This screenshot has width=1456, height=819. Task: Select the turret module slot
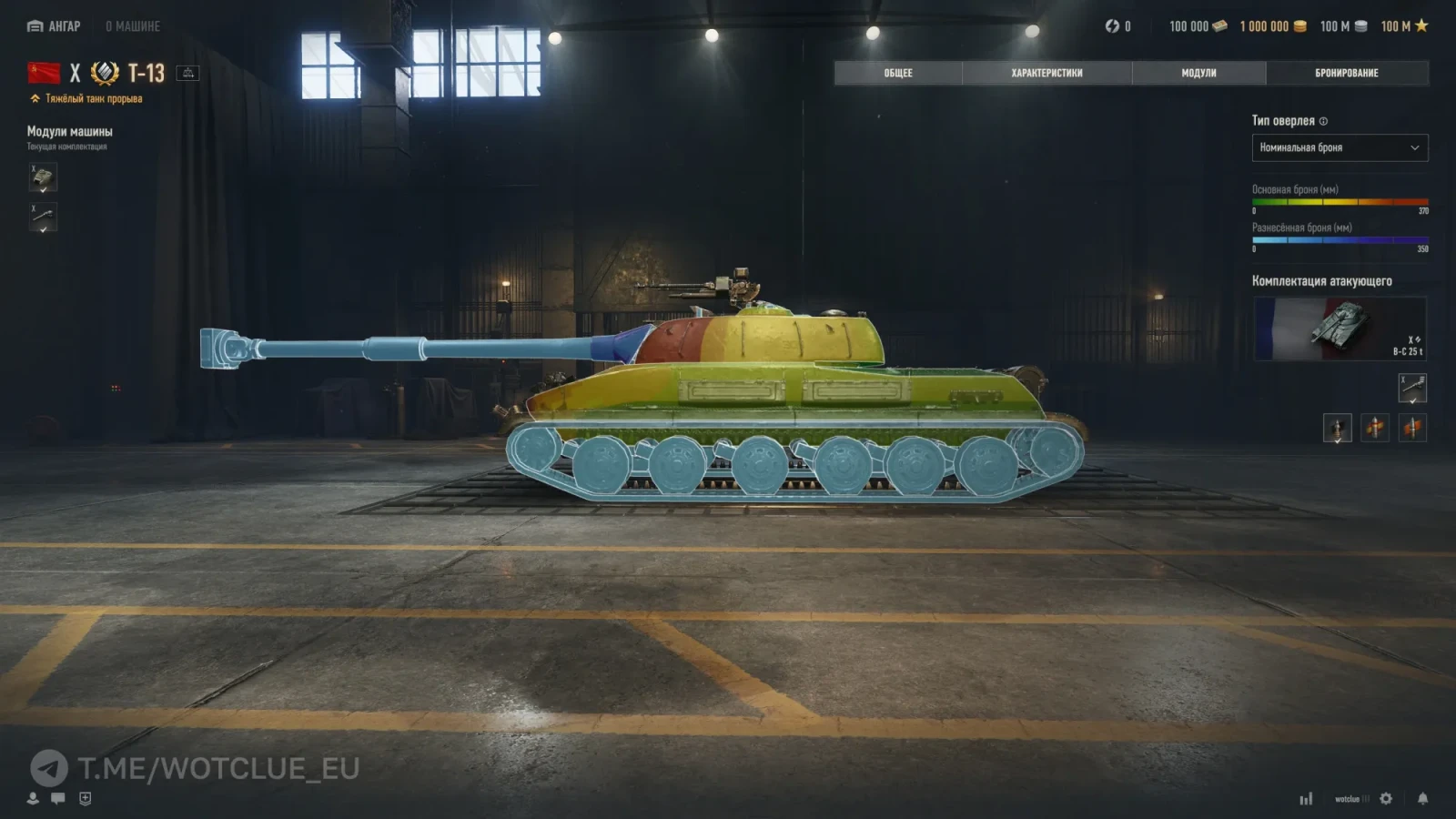43,177
